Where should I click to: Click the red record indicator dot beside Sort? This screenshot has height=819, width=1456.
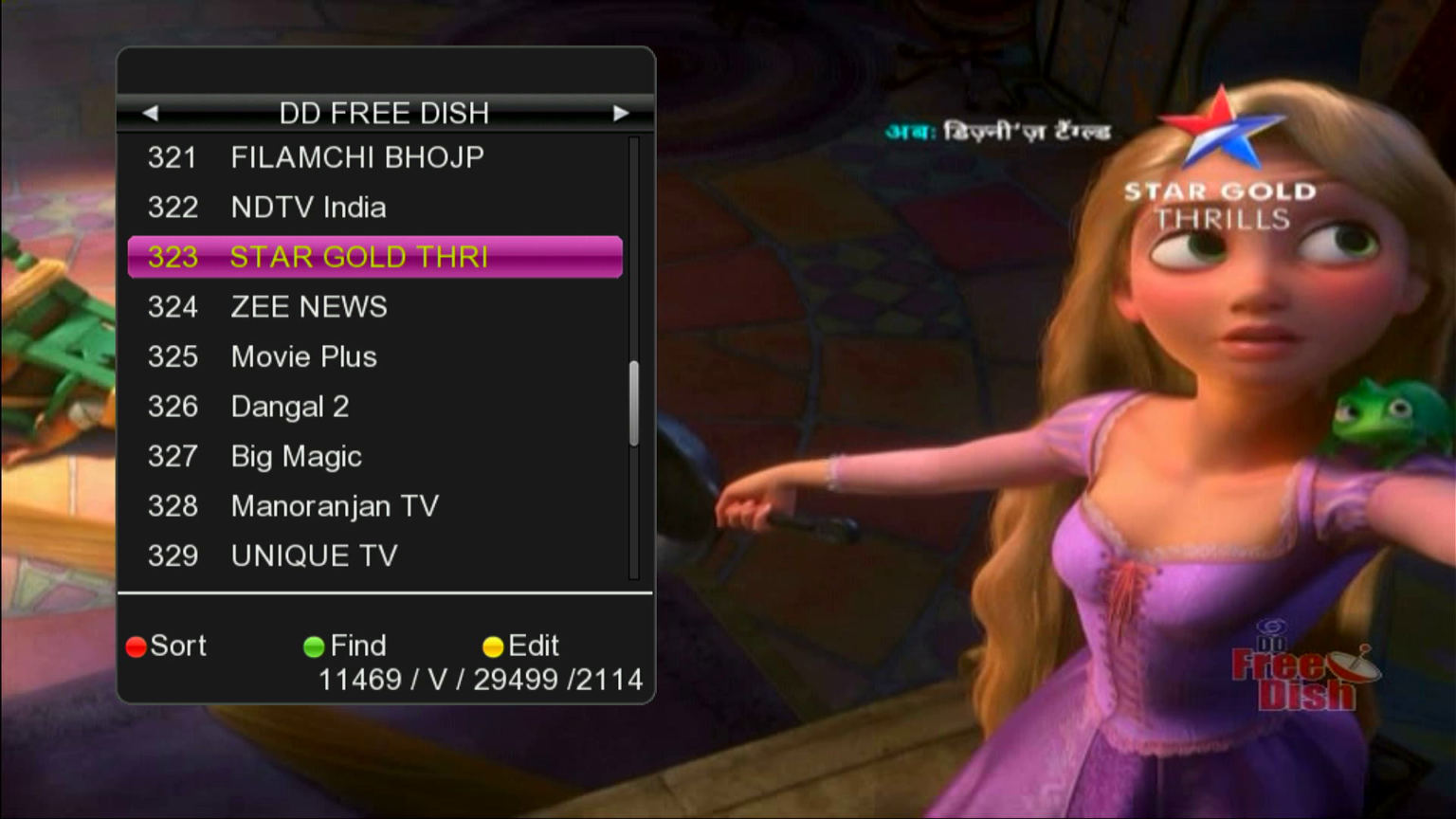(136, 647)
